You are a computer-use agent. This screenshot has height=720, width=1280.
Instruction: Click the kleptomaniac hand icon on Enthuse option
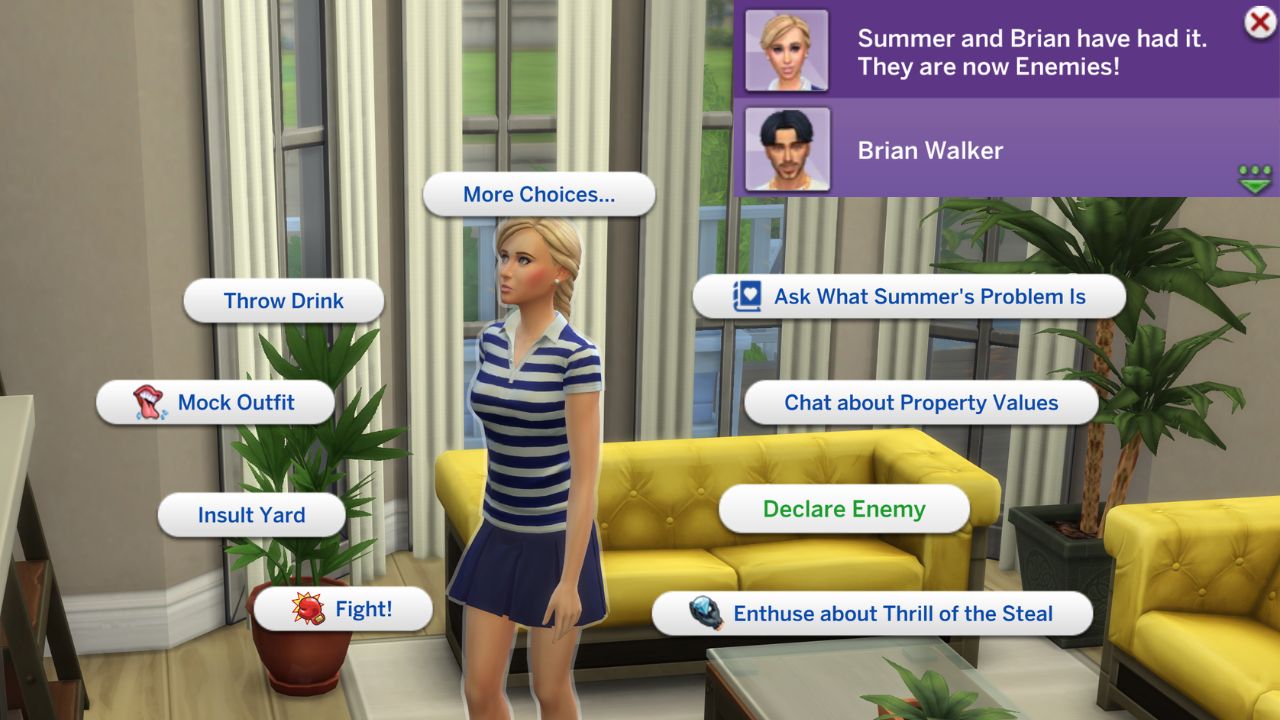pyautogui.click(x=706, y=613)
